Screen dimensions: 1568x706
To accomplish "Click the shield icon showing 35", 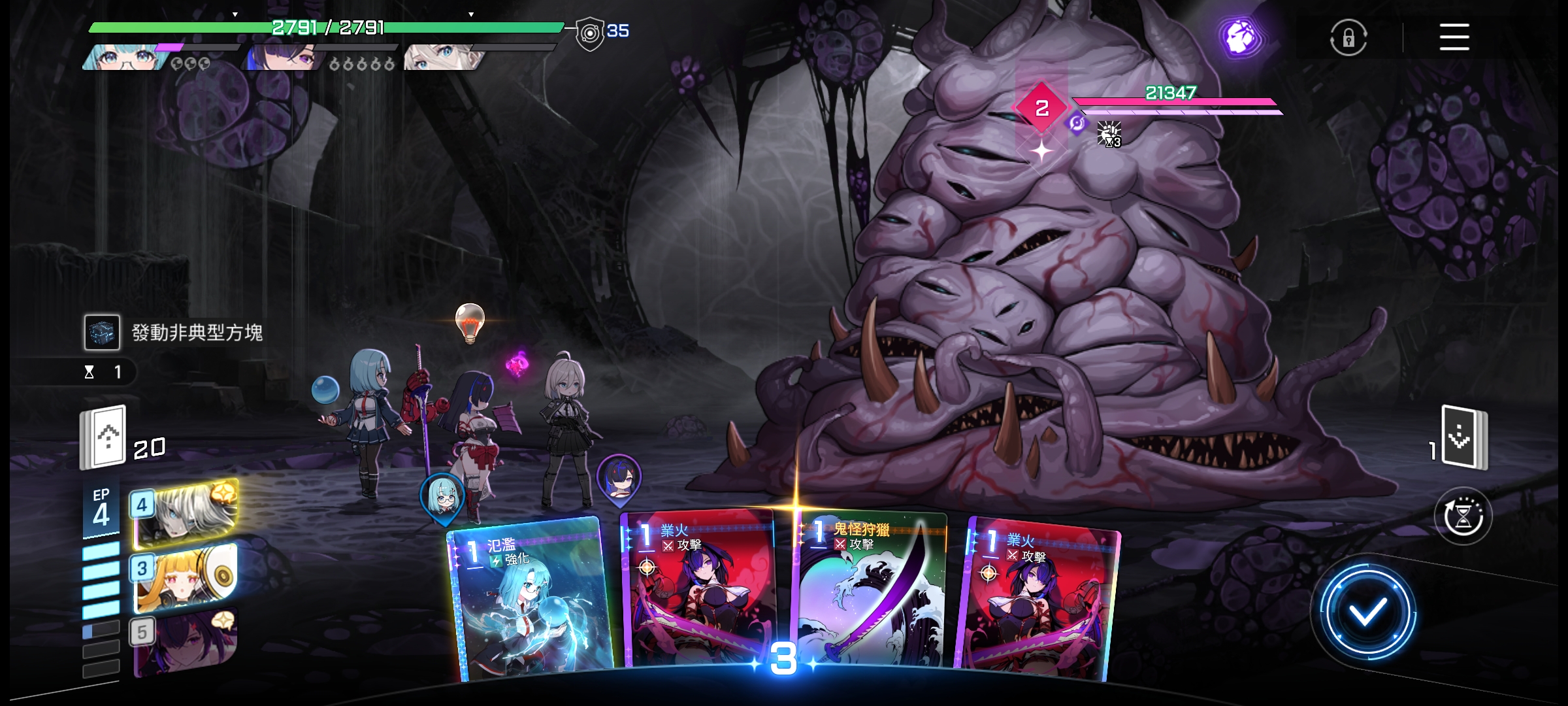I will pyautogui.click(x=589, y=33).
